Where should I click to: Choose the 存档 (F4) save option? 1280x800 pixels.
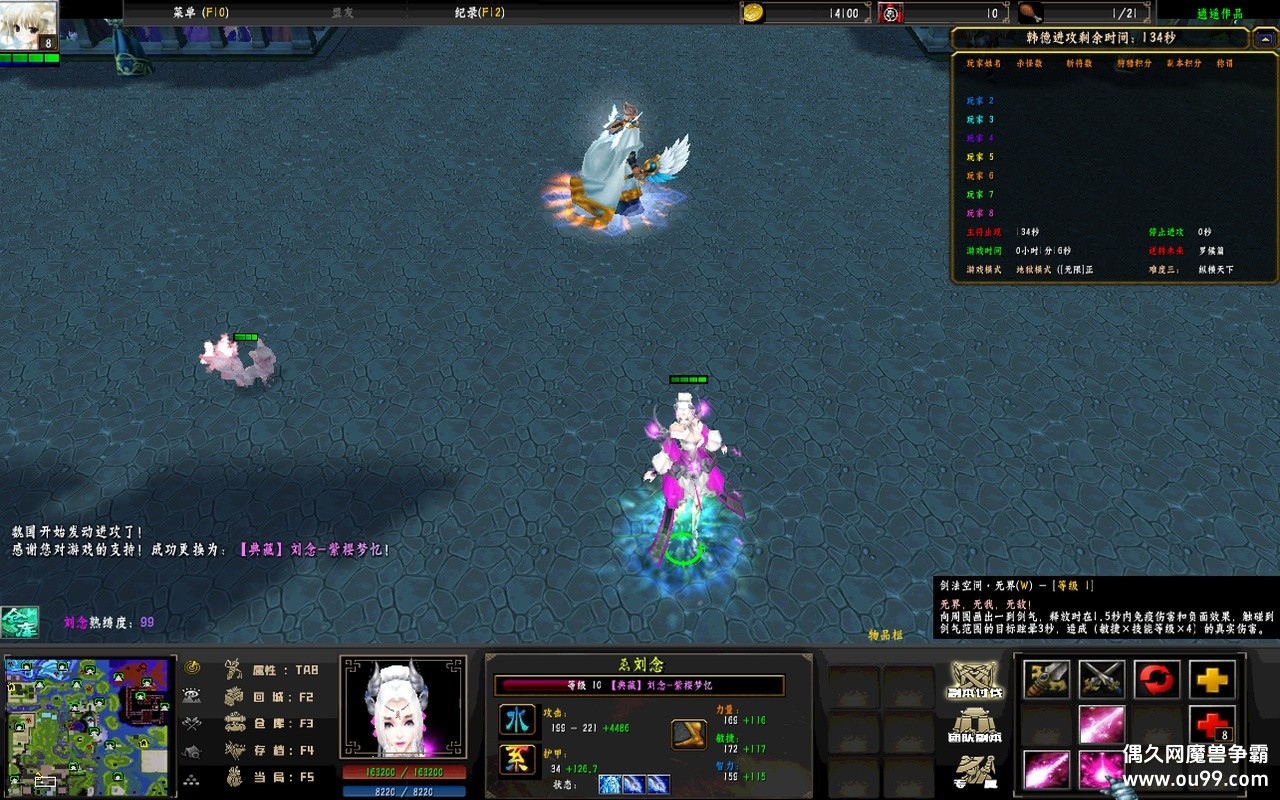click(x=272, y=750)
